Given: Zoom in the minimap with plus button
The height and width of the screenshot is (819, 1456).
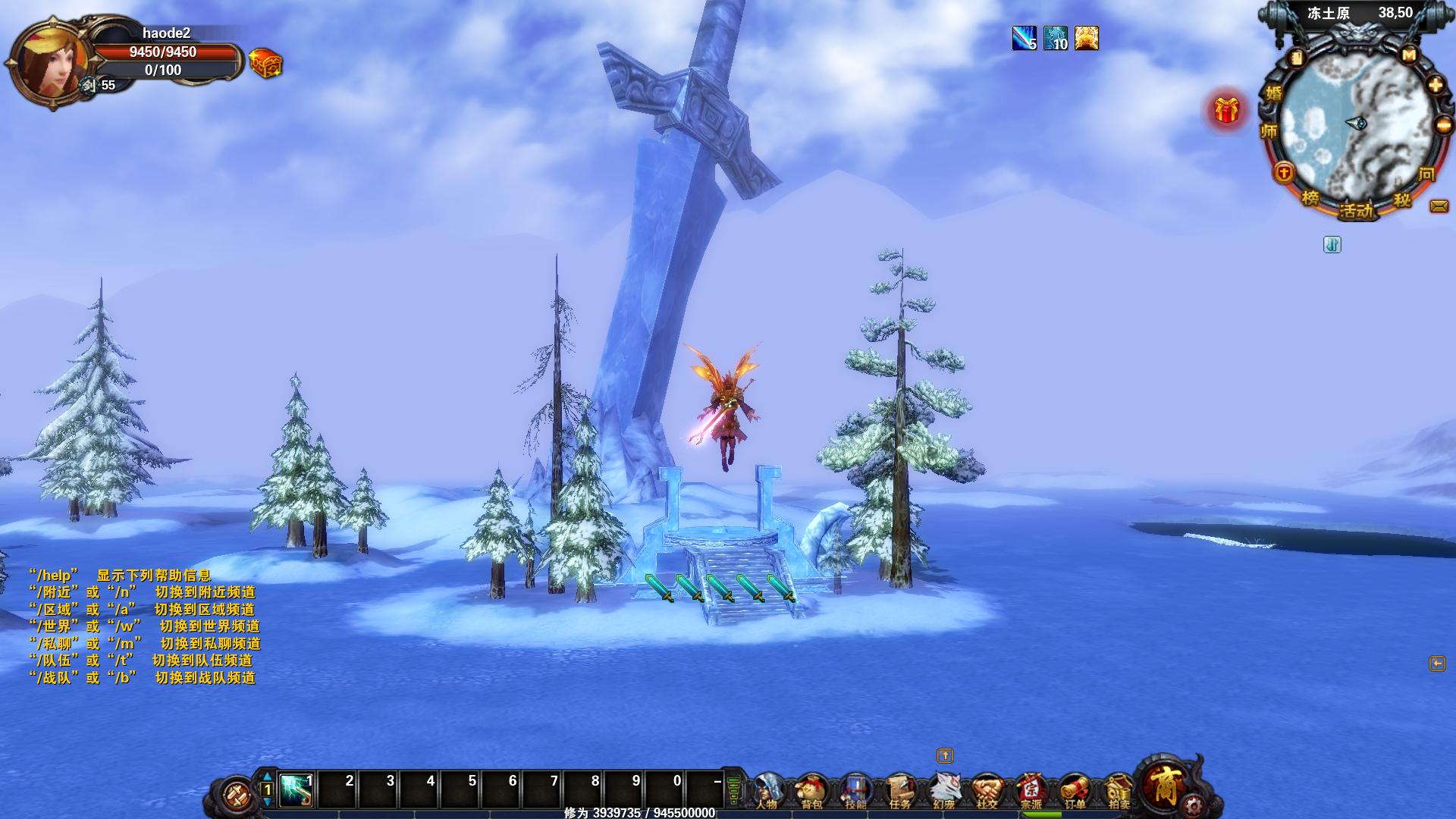Looking at the screenshot, I should (x=1436, y=86).
